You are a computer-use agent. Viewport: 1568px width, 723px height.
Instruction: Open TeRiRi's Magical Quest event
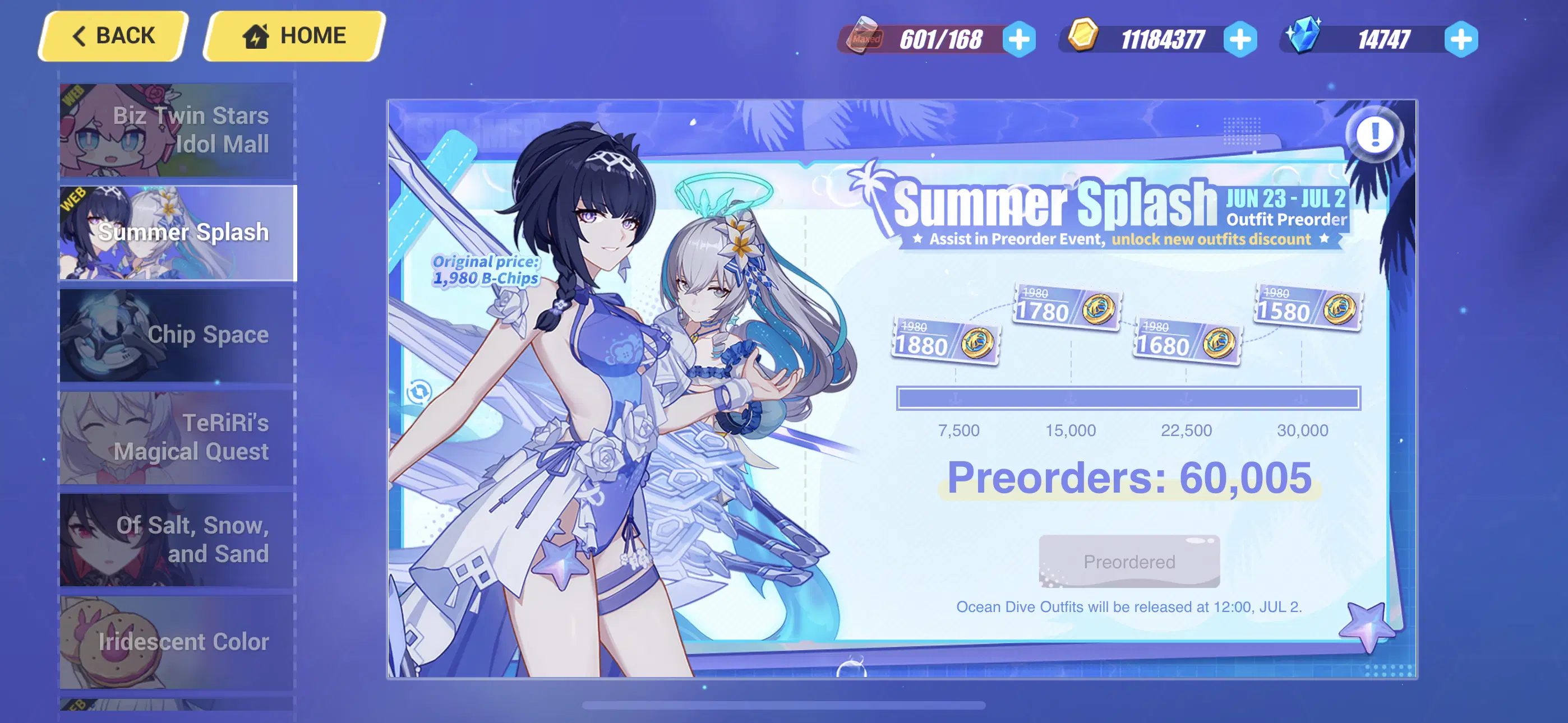[x=176, y=437]
